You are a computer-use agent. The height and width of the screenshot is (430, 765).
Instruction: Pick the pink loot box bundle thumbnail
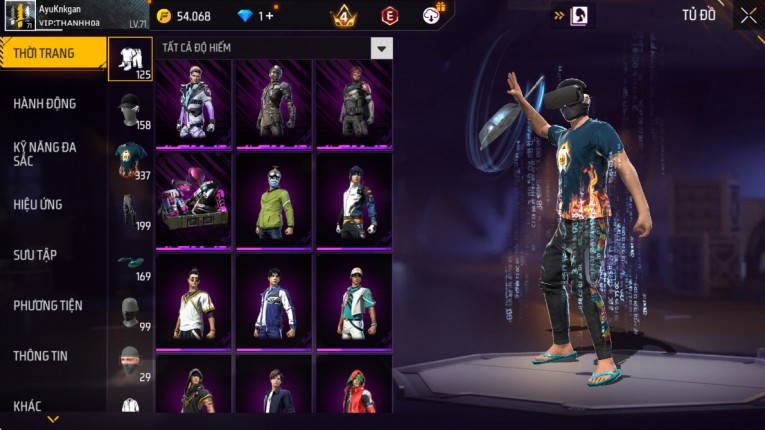click(193, 199)
